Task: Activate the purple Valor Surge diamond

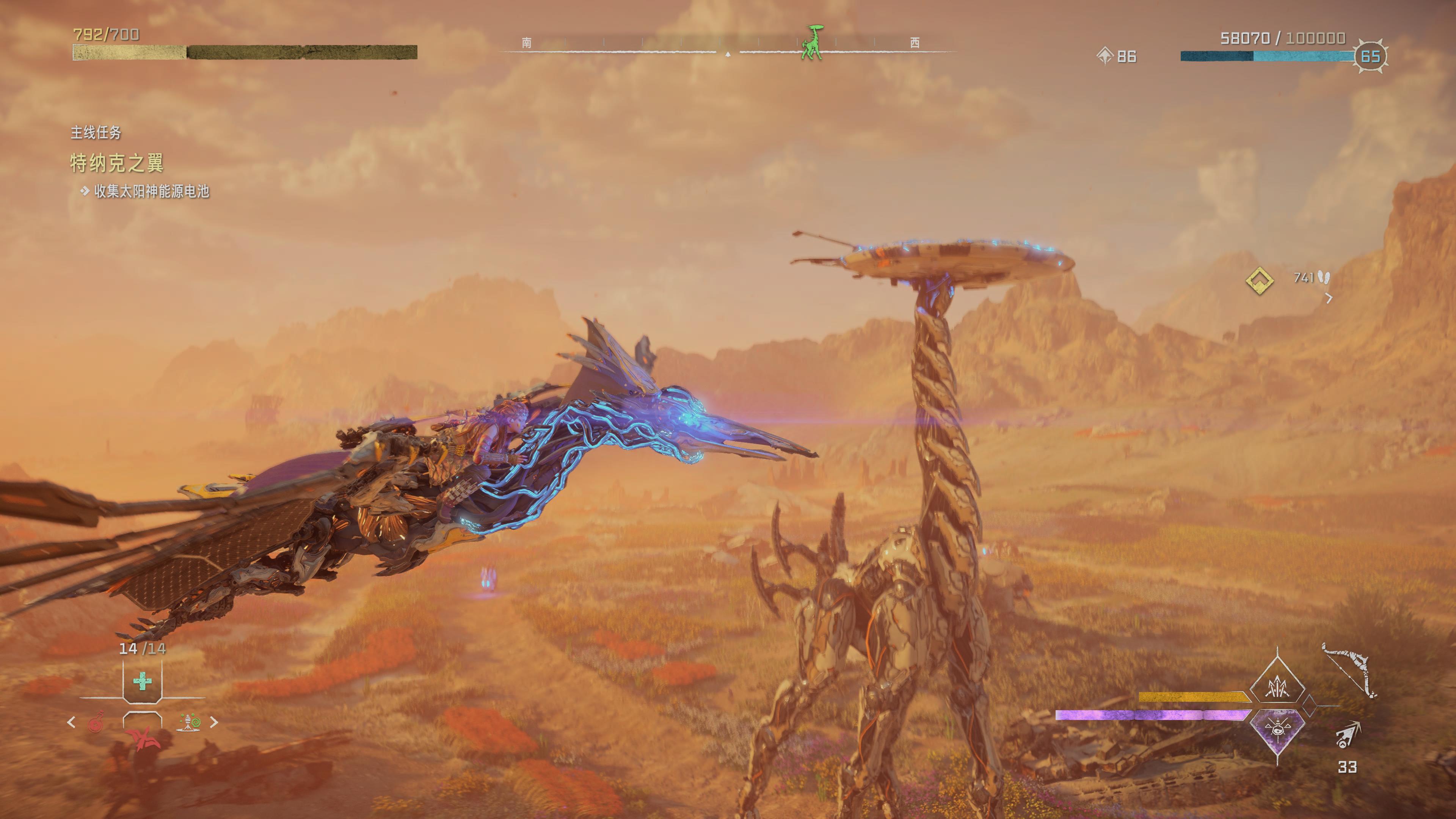Action: pyautogui.click(x=1277, y=728)
